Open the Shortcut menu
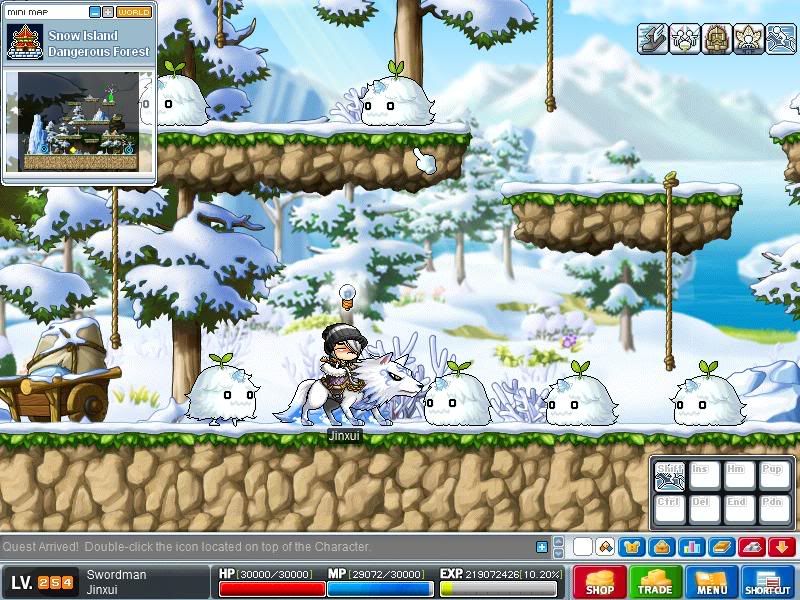Screen dimensions: 800x600 [768, 582]
